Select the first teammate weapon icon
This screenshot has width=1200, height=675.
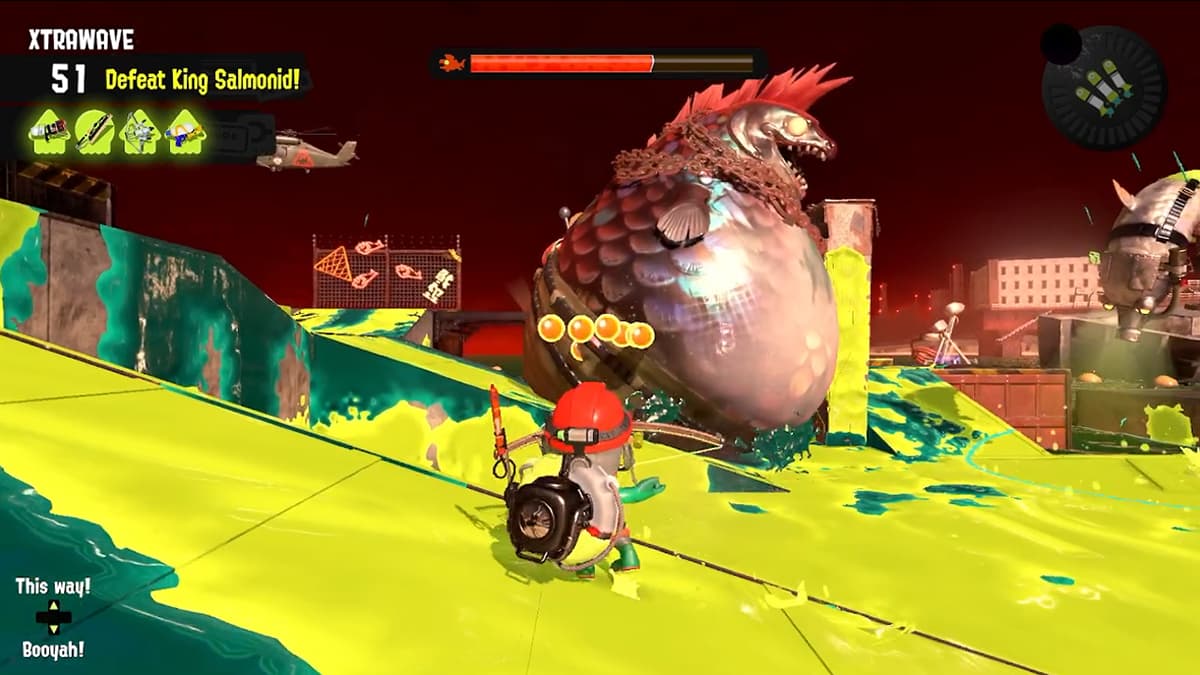tap(49, 132)
